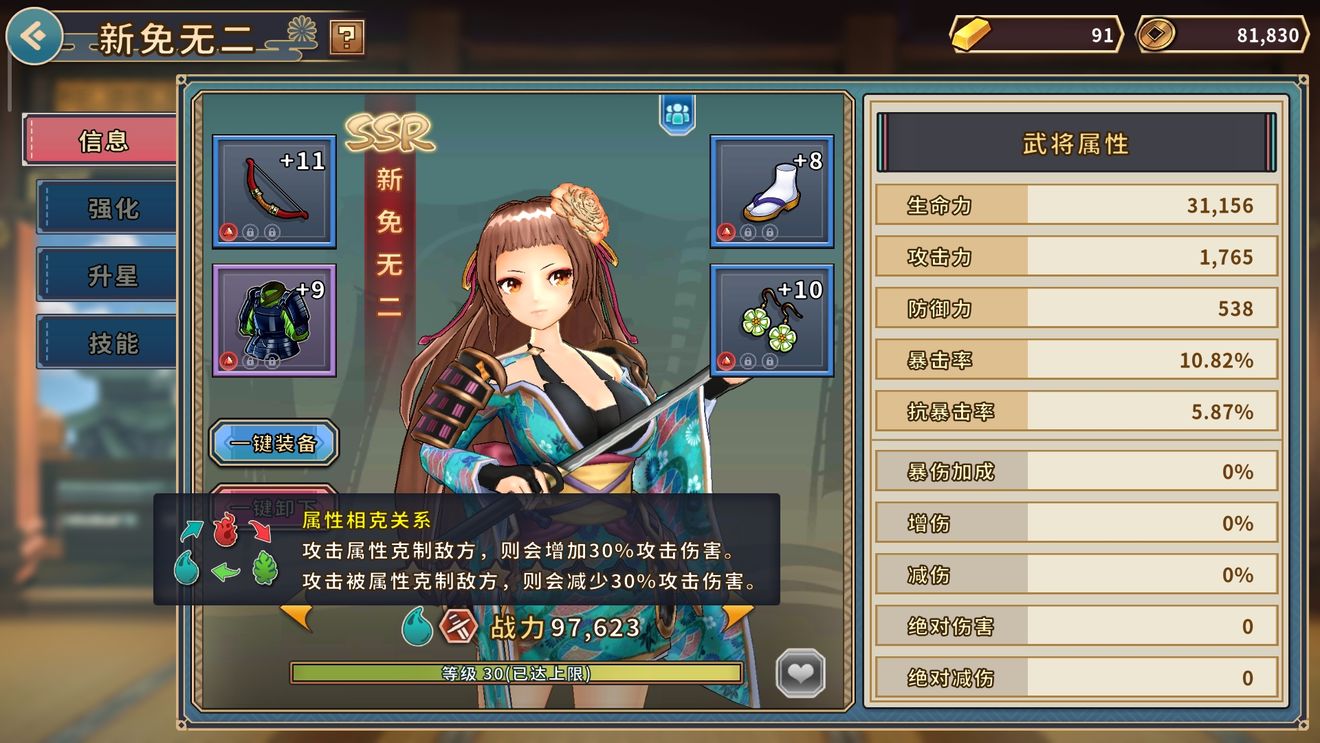Open the bow weapon slot with +11
The height and width of the screenshot is (743, 1320).
pyautogui.click(x=273, y=191)
